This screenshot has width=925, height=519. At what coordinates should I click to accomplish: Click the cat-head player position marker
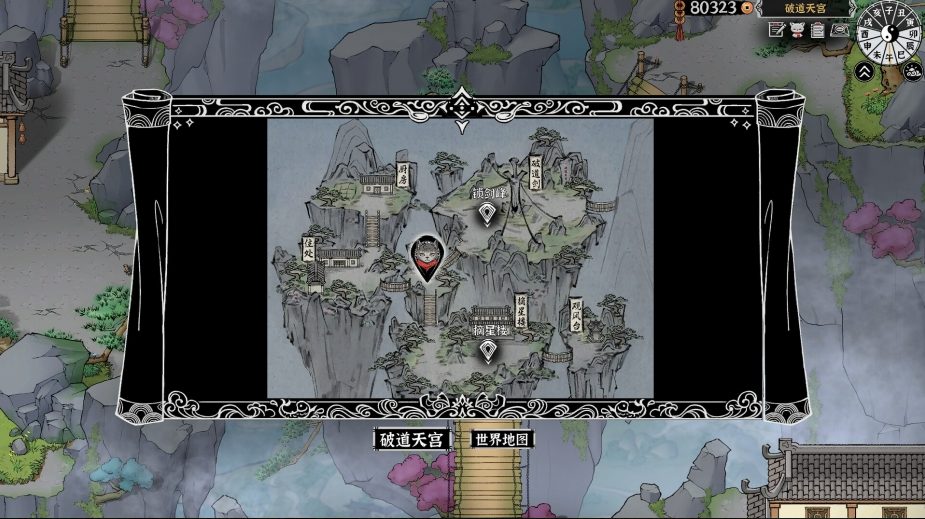pyautogui.click(x=425, y=258)
